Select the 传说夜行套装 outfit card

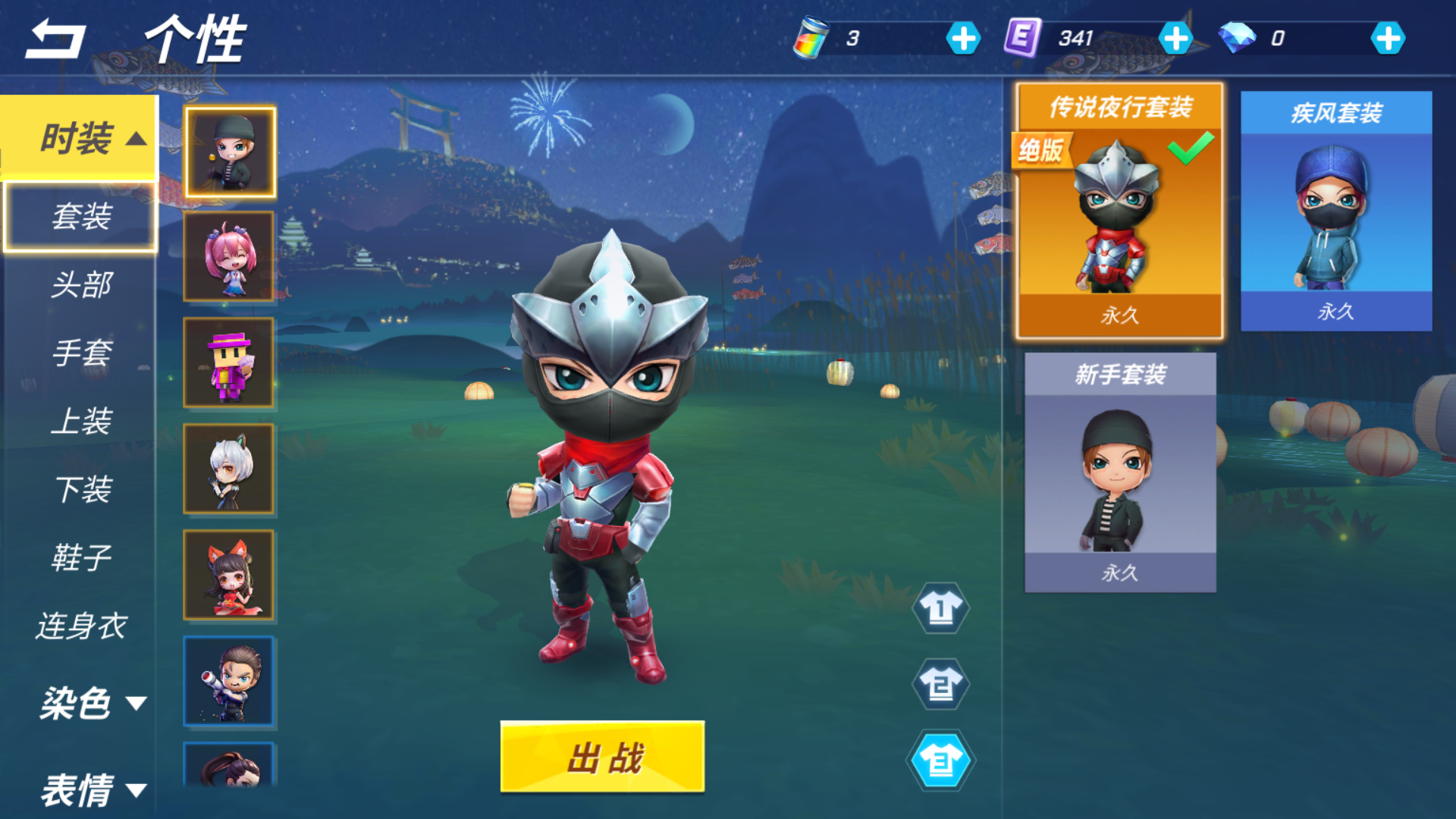[x=1119, y=212]
